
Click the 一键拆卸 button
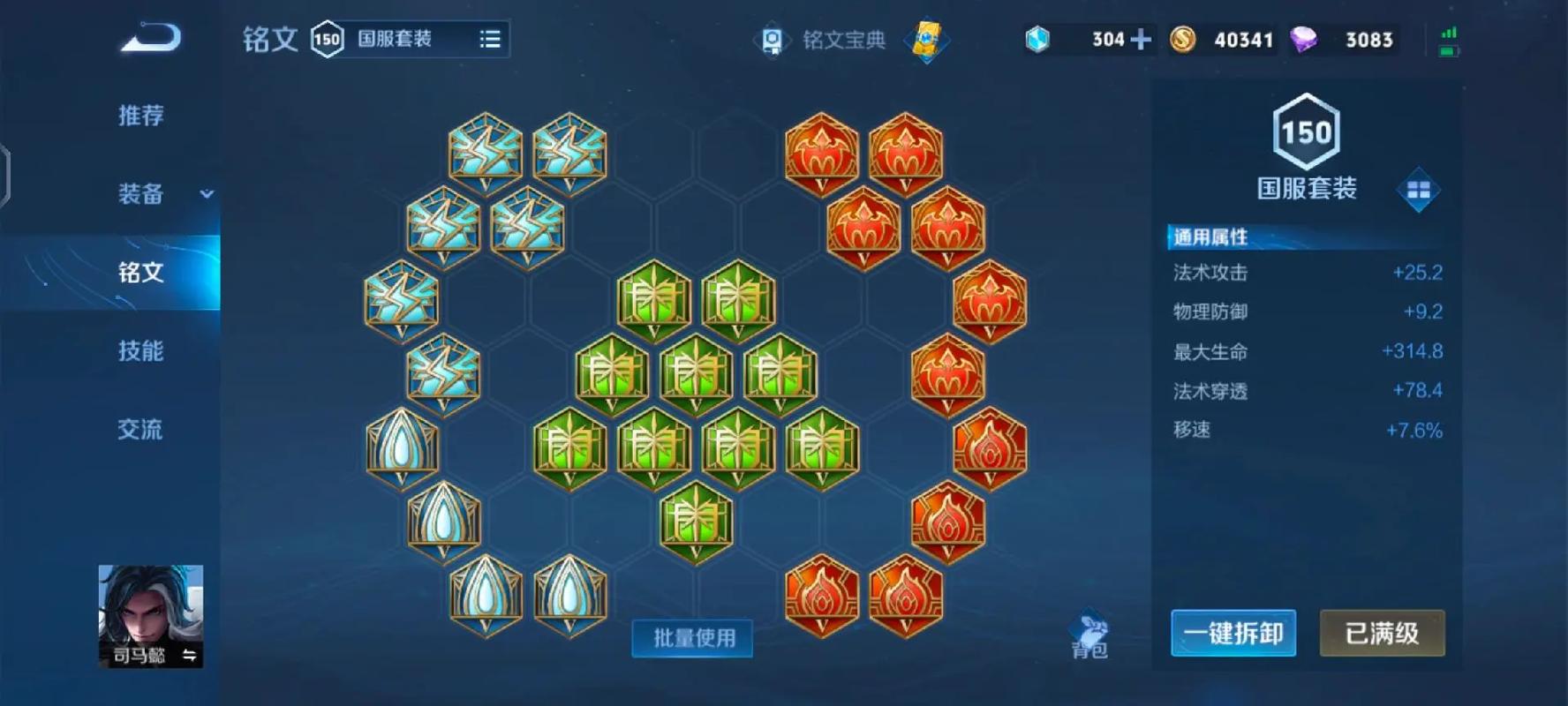pyautogui.click(x=1233, y=634)
